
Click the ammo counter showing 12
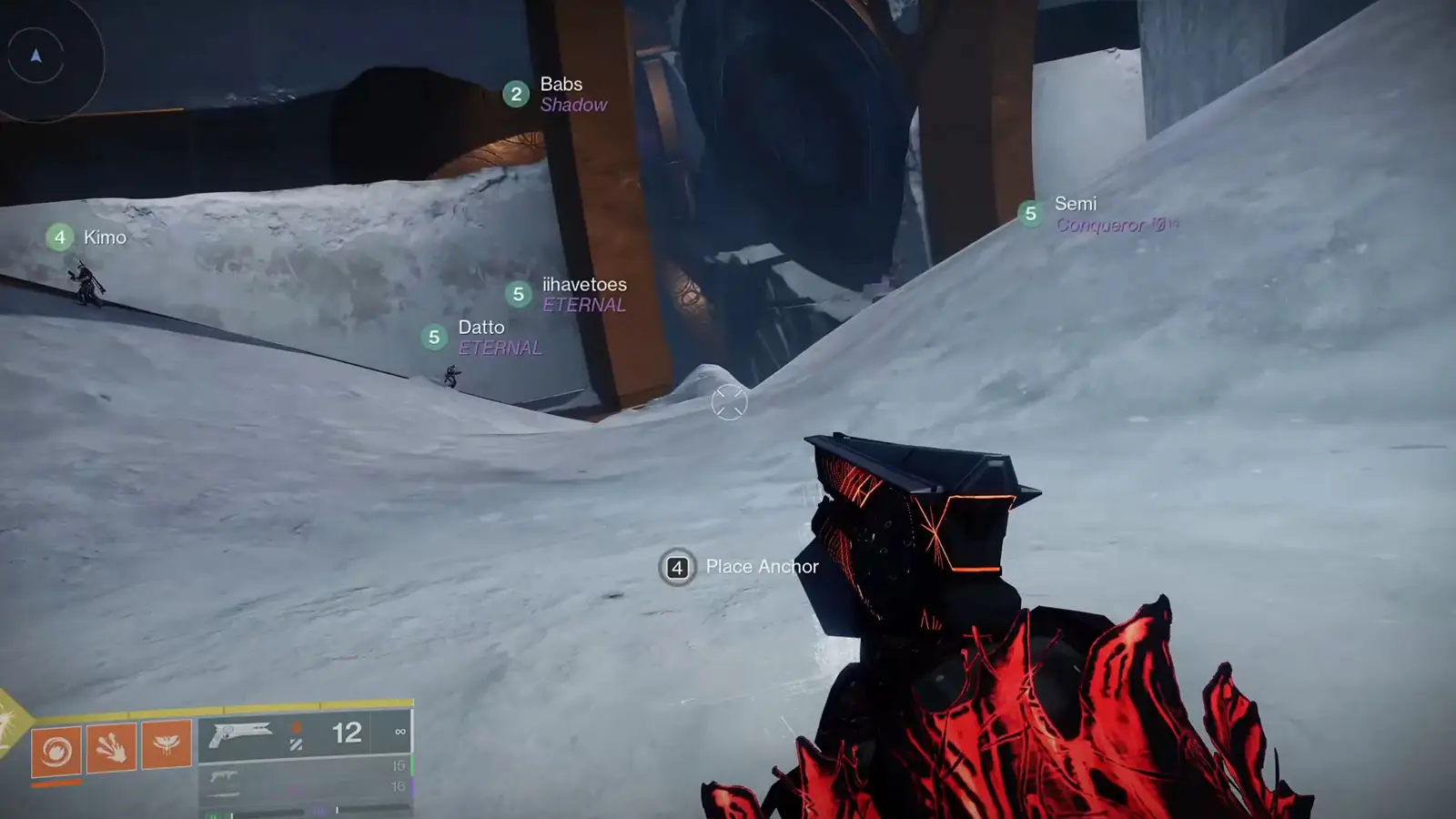click(x=348, y=733)
